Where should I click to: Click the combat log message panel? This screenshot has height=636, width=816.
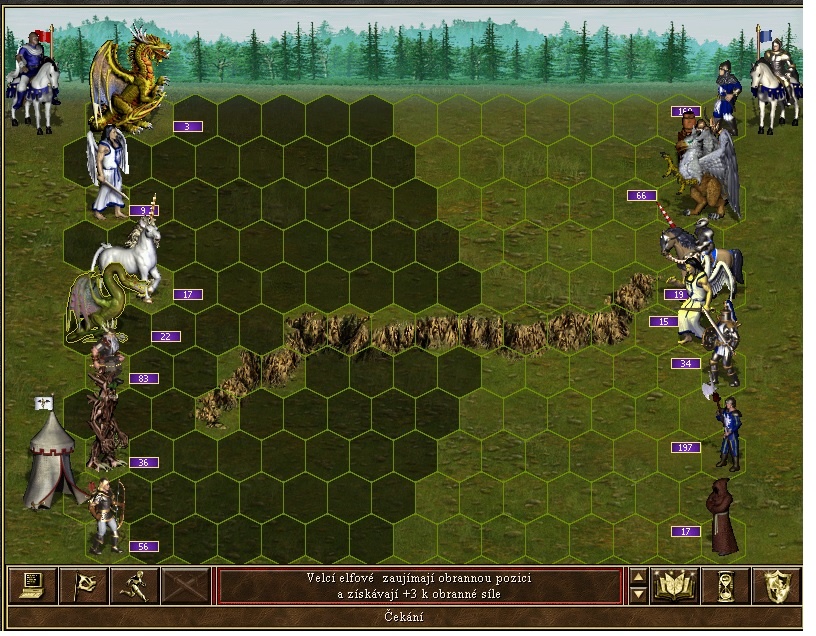pyautogui.click(x=419, y=586)
